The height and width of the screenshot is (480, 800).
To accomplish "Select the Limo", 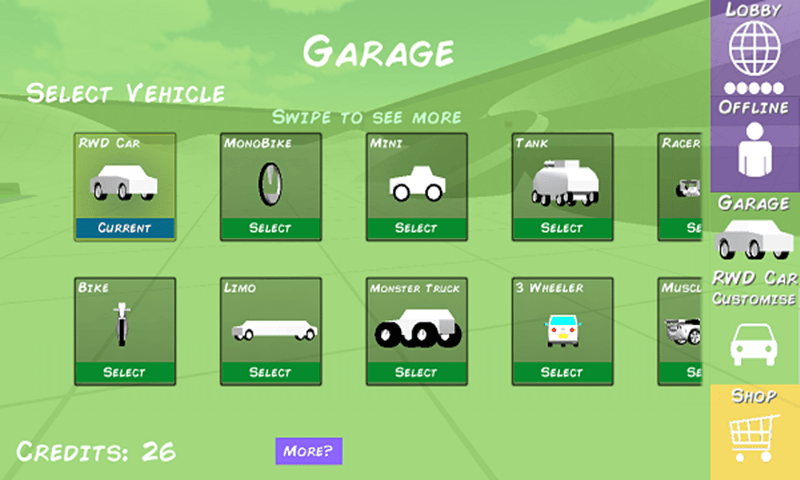I will (270, 372).
